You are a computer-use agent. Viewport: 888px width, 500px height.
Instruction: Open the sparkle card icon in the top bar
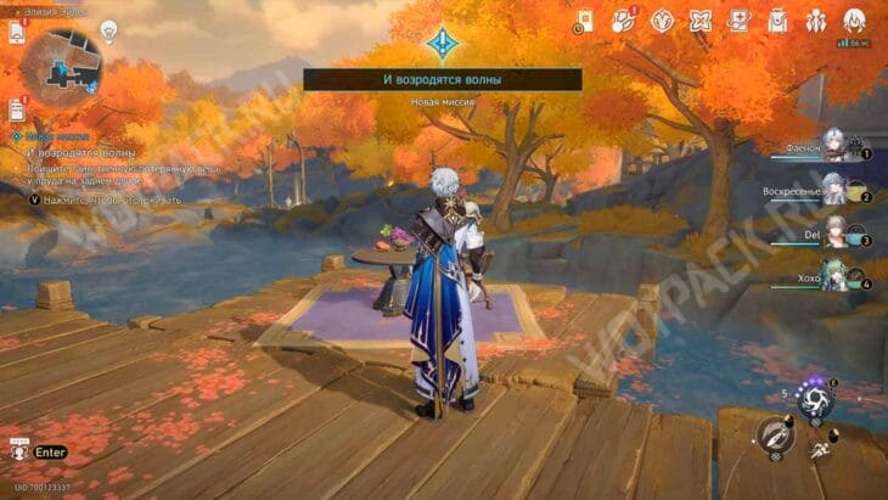(739, 20)
